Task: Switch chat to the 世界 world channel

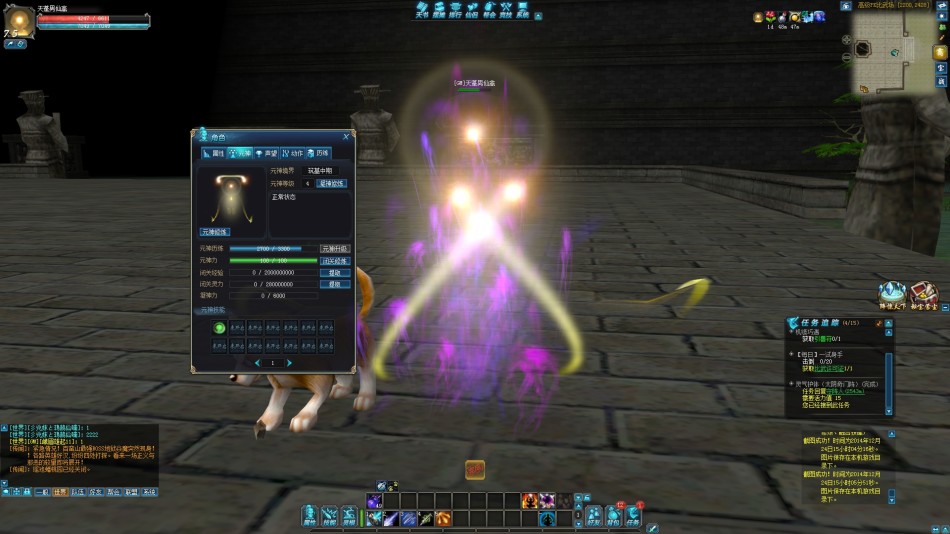Action: 60,492
